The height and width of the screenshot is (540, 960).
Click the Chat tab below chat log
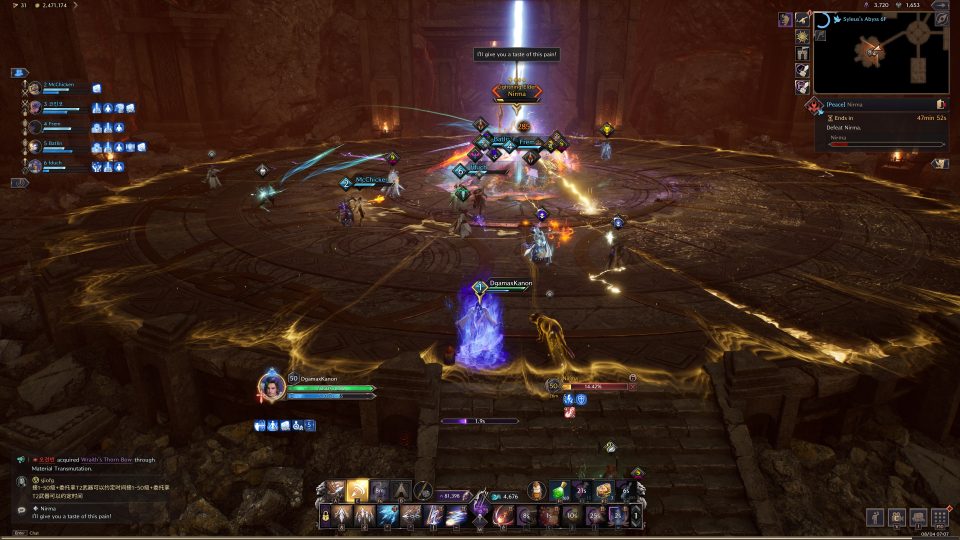[x=32, y=532]
